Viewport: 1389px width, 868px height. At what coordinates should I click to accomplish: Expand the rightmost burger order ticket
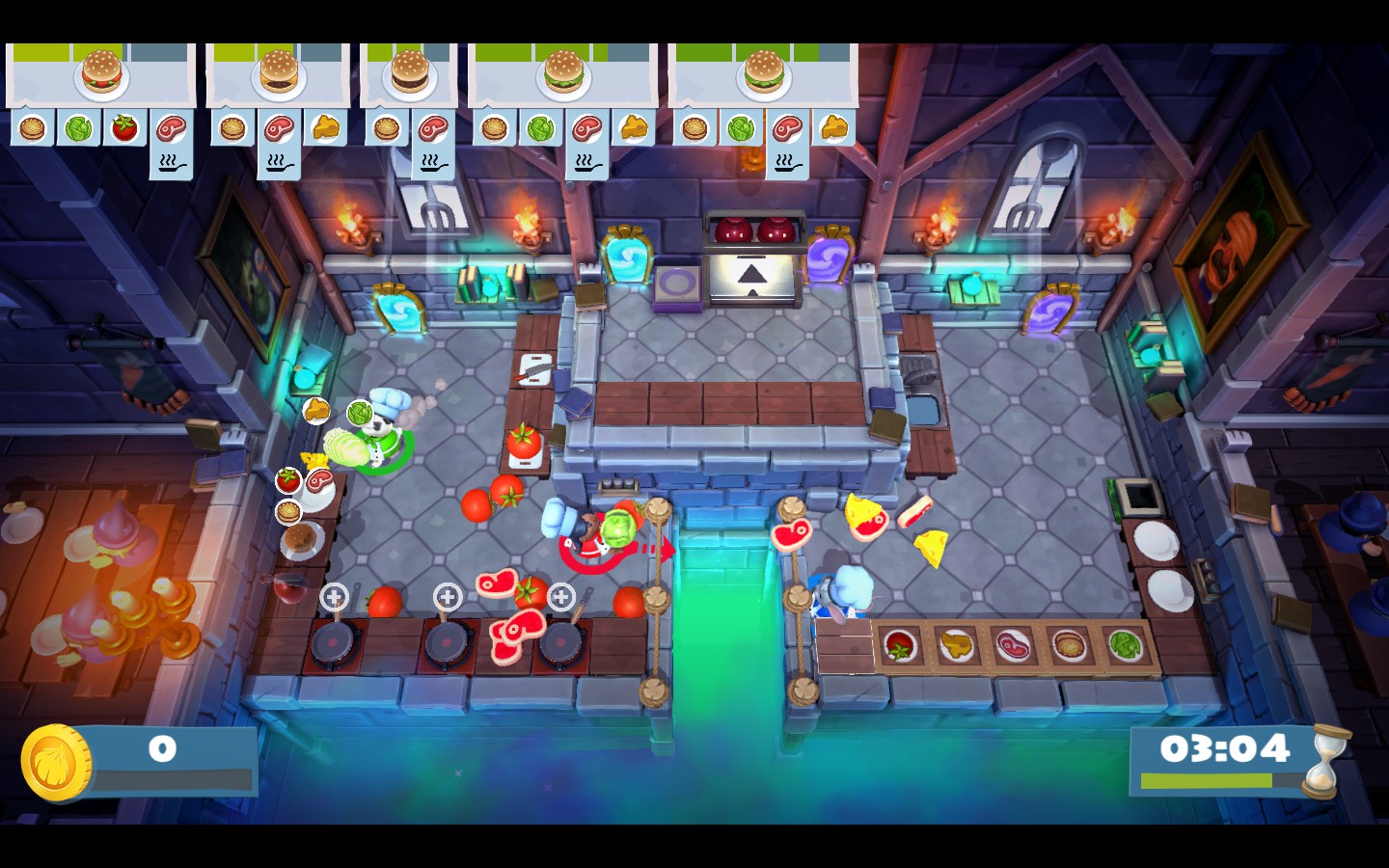765,72
